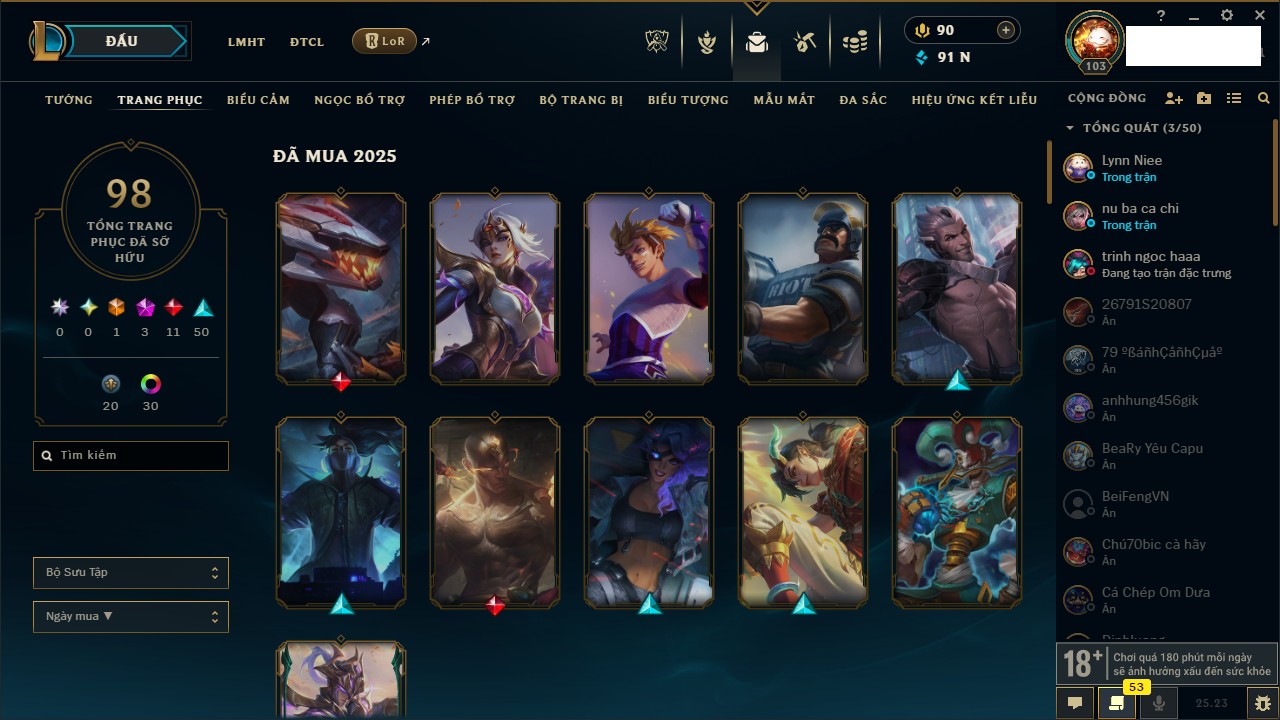1280x720 pixels.
Task: Open the BỘ TRANG BỊ items tab
Action: 581,100
